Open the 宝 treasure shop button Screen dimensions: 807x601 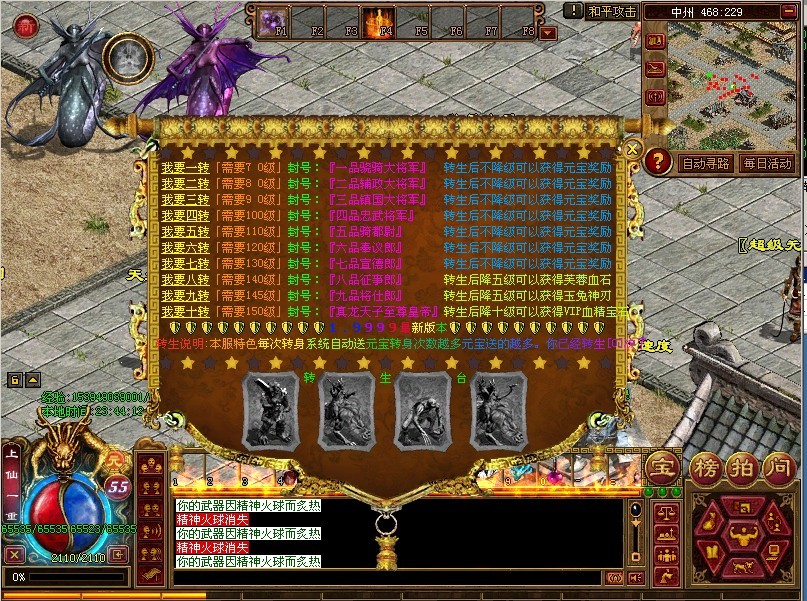pyautogui.click(x=661, y=466)
